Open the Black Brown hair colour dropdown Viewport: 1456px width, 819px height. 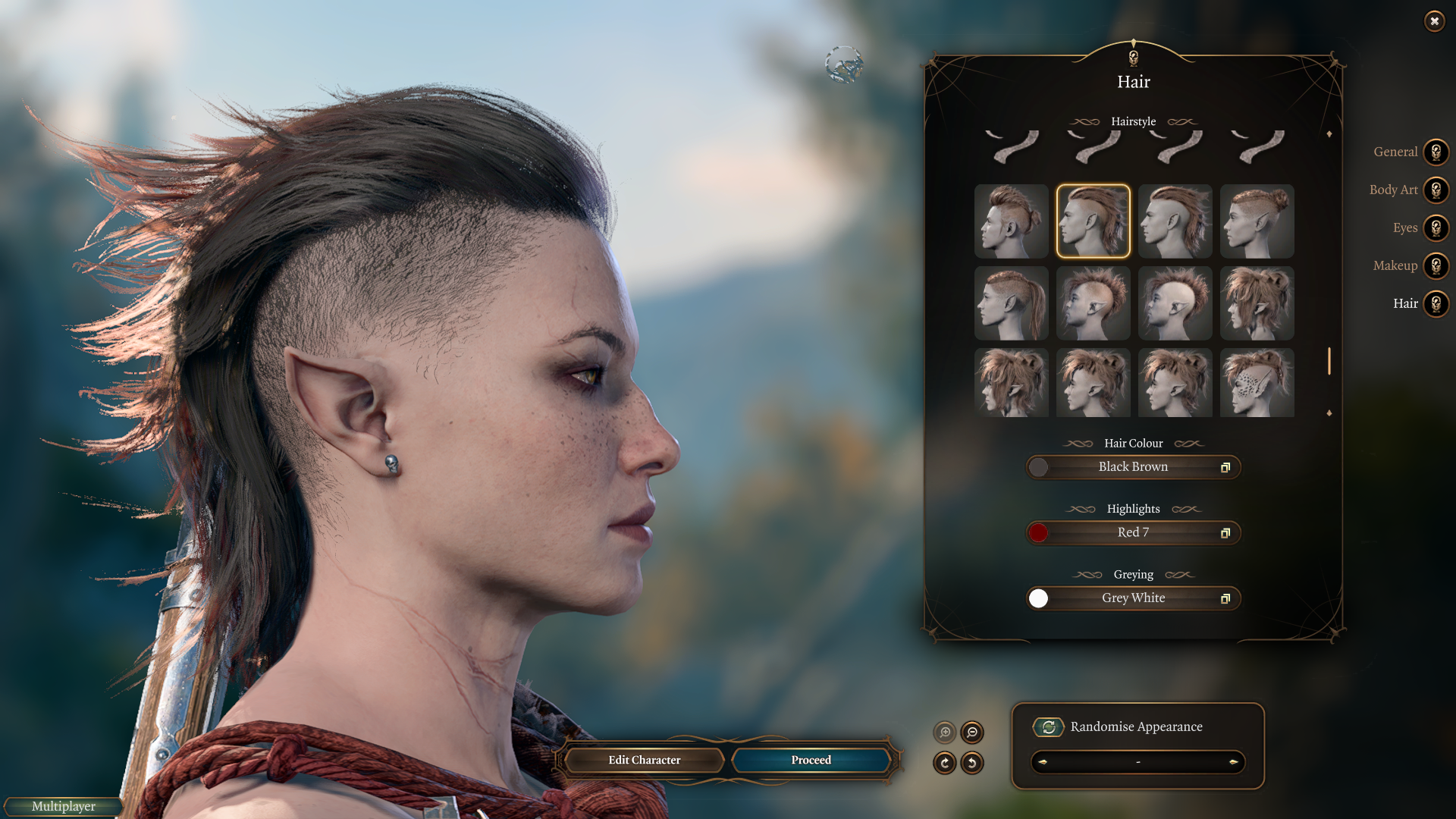tap(1133, 467)
